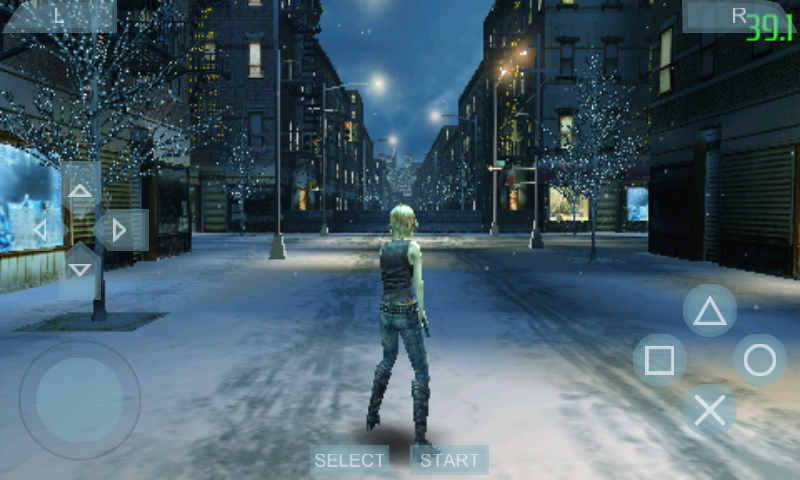Tap the START button

(x=449, y=460)
